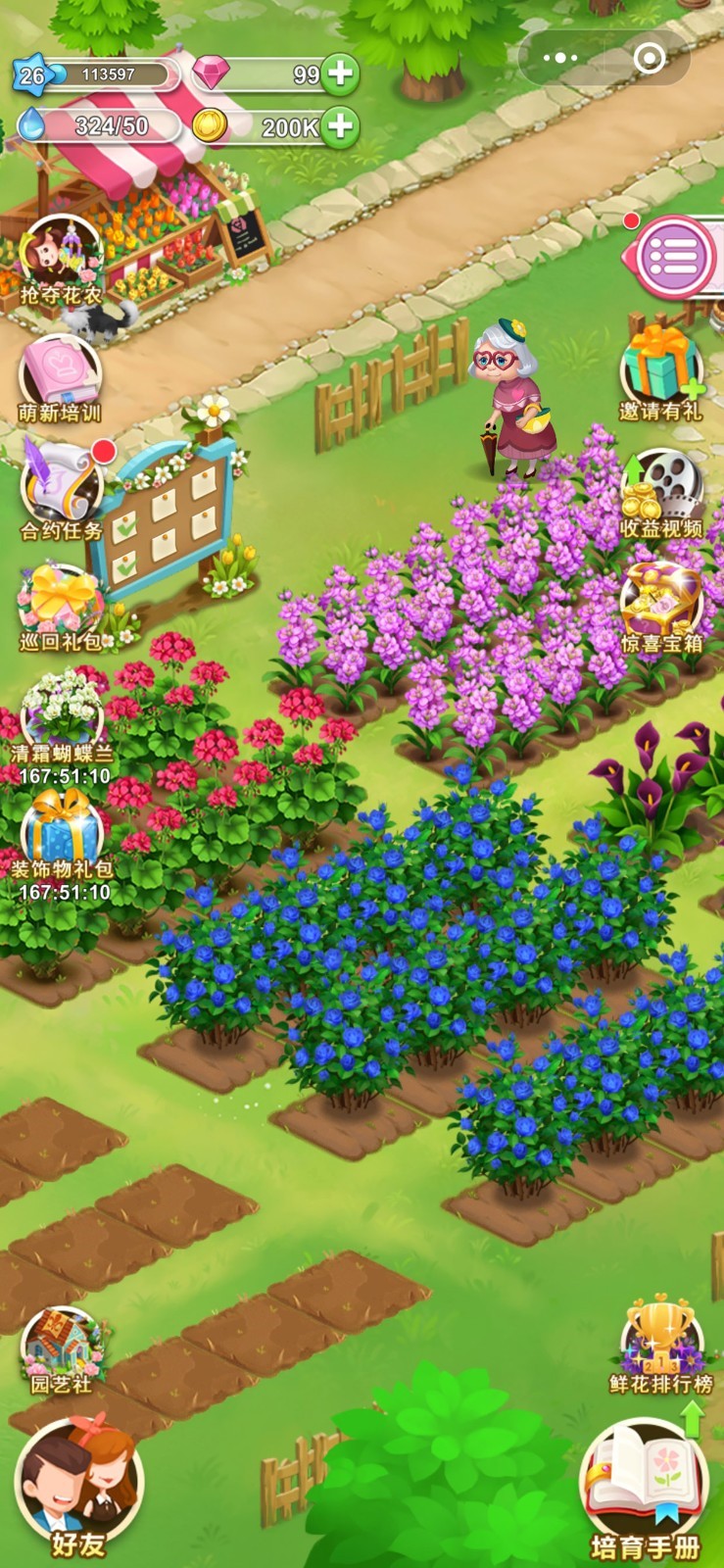Open the 抢夺花农 event icon

(62, 258)
